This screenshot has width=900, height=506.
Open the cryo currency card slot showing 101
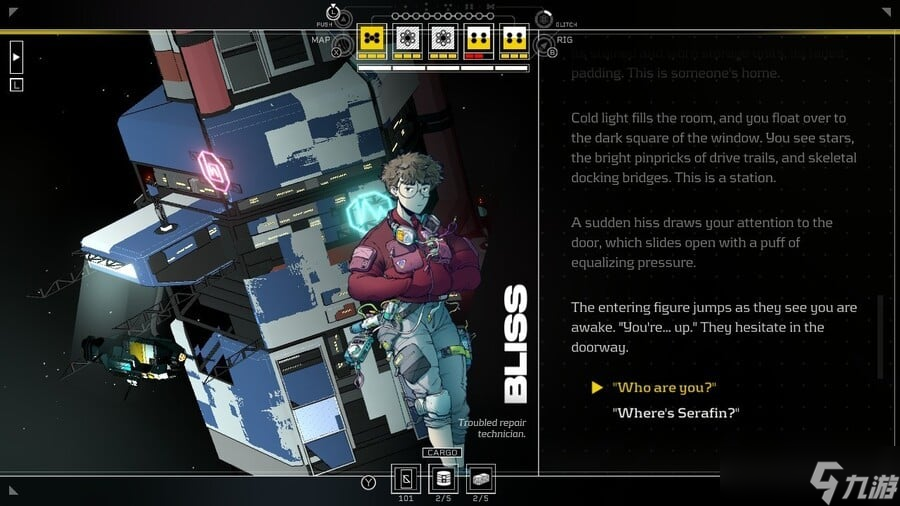pos(407,480)
